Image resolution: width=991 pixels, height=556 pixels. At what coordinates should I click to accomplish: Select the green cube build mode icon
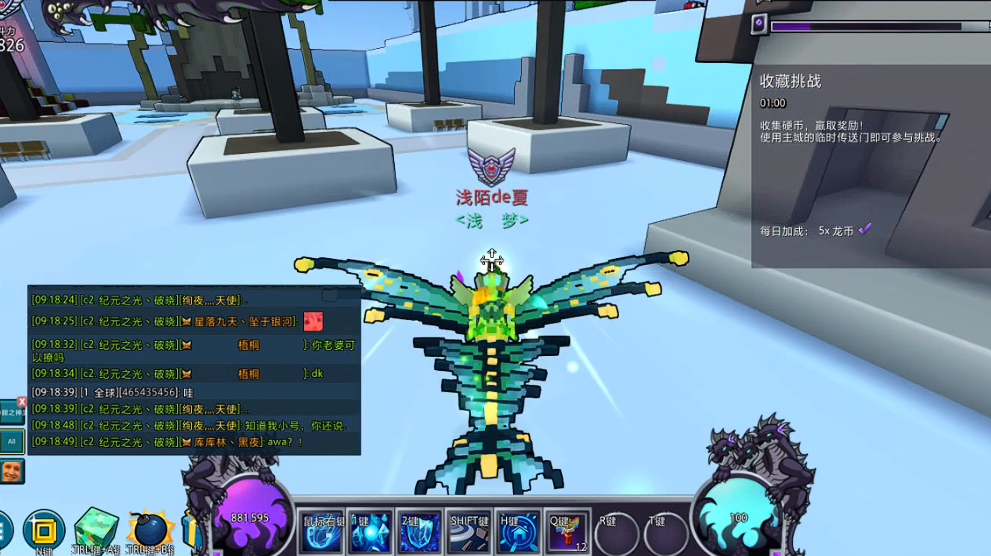pos(96,529)
